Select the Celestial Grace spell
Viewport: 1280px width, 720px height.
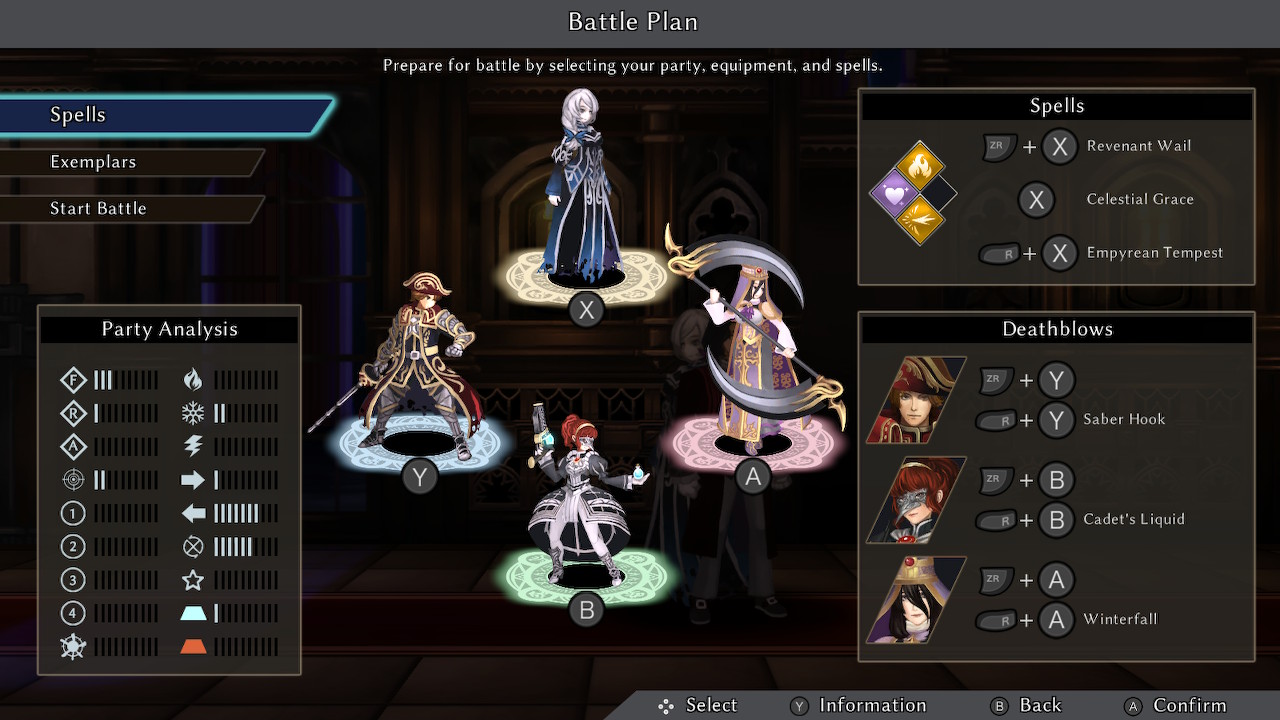1139,199
